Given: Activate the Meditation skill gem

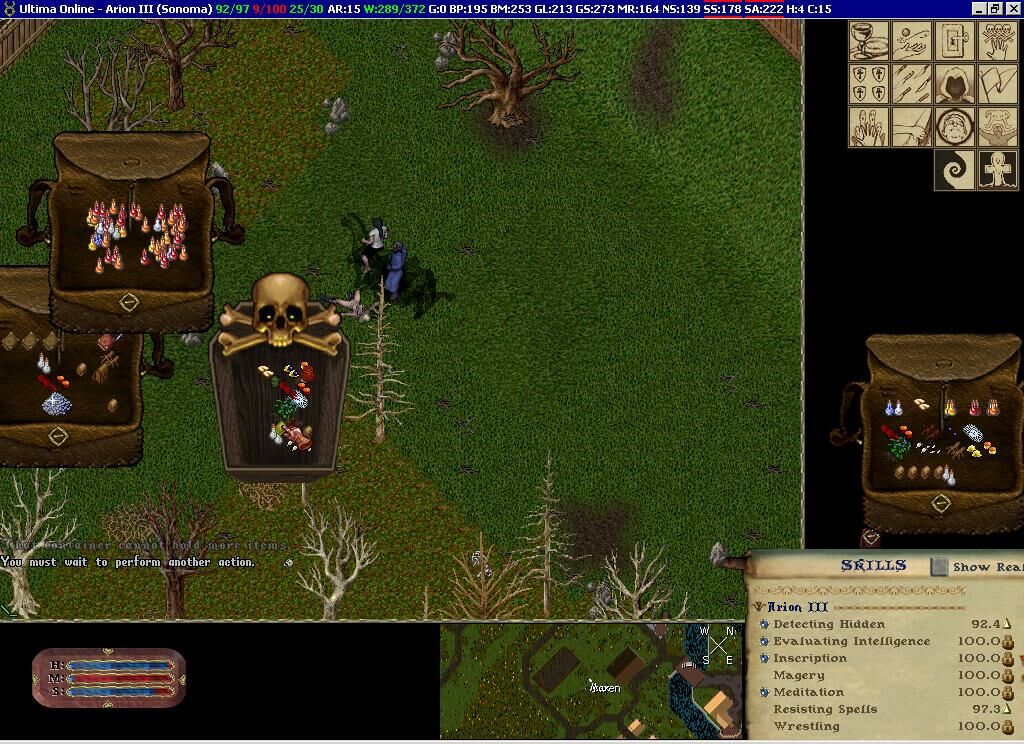Looking at the screenshot, I should point(765,692).
